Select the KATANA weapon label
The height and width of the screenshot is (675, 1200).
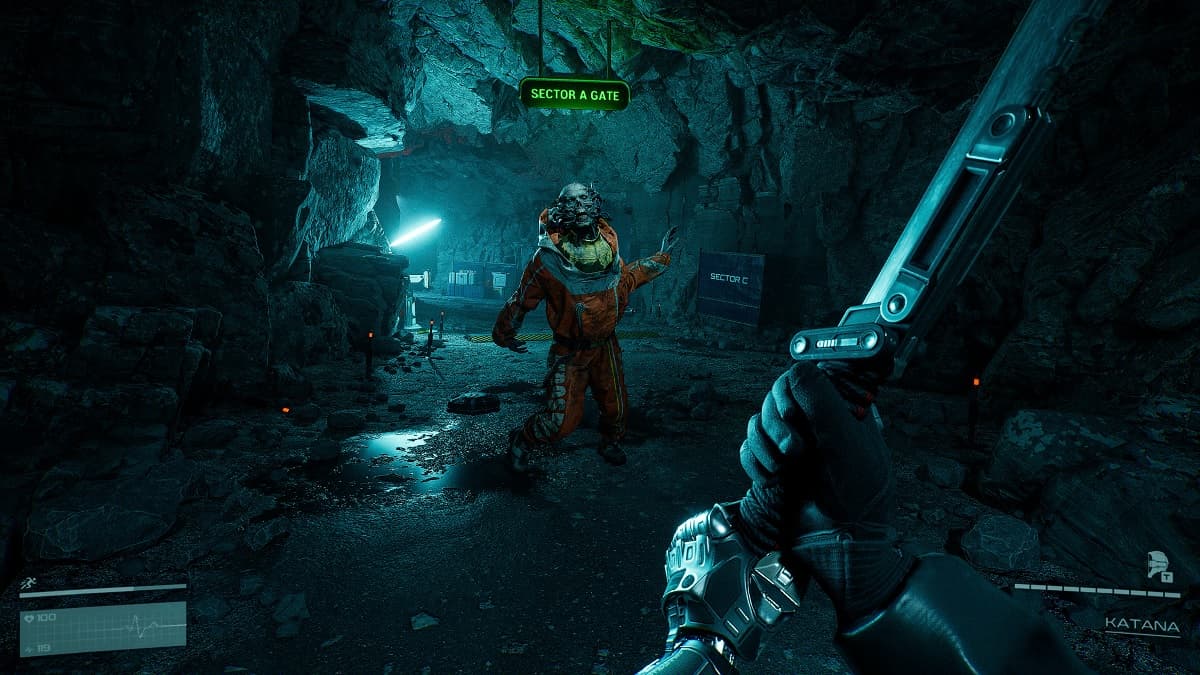click(x=1142, y=626)
